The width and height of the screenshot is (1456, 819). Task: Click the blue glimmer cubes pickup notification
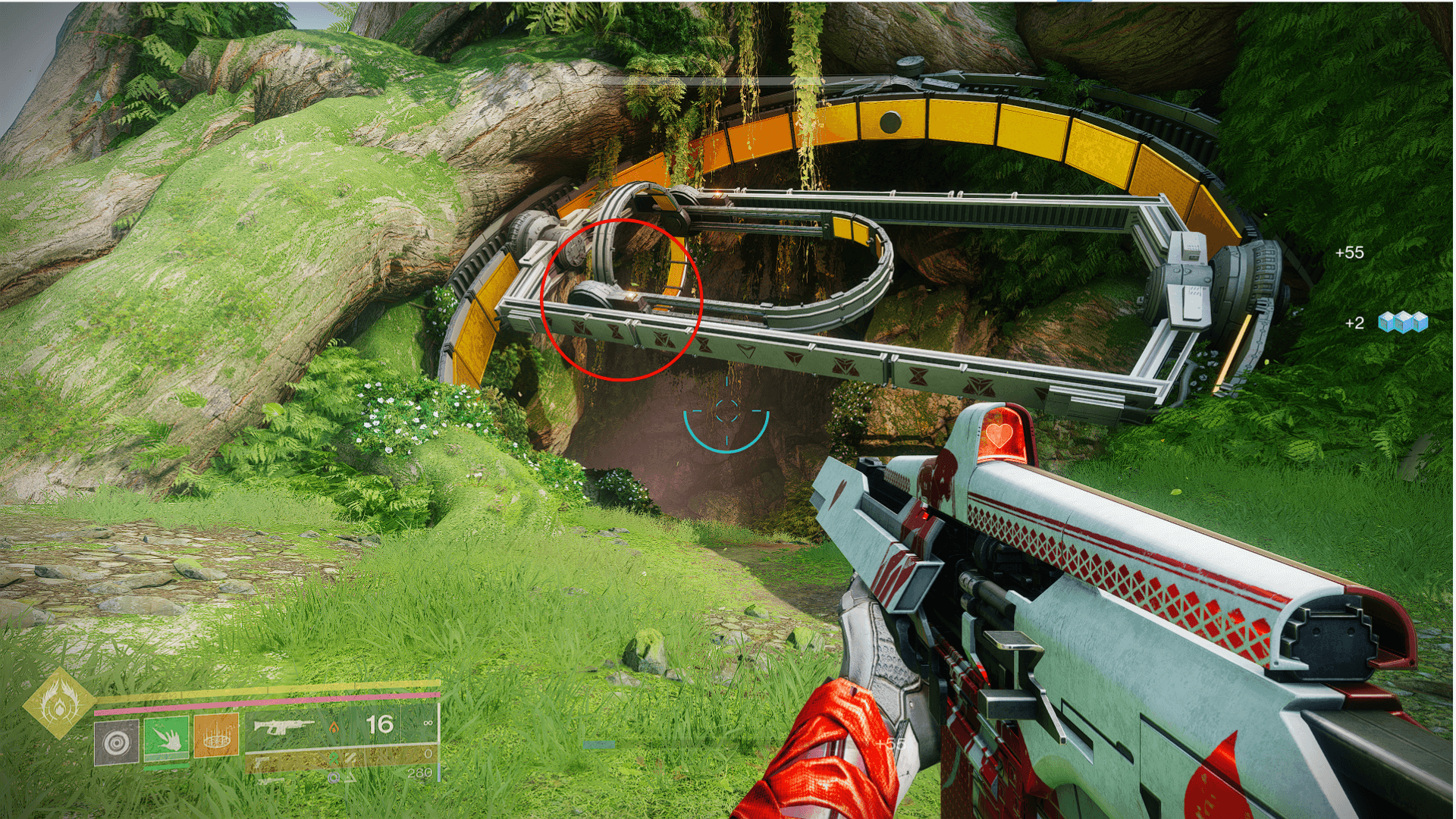click(x=1402, y=322)
